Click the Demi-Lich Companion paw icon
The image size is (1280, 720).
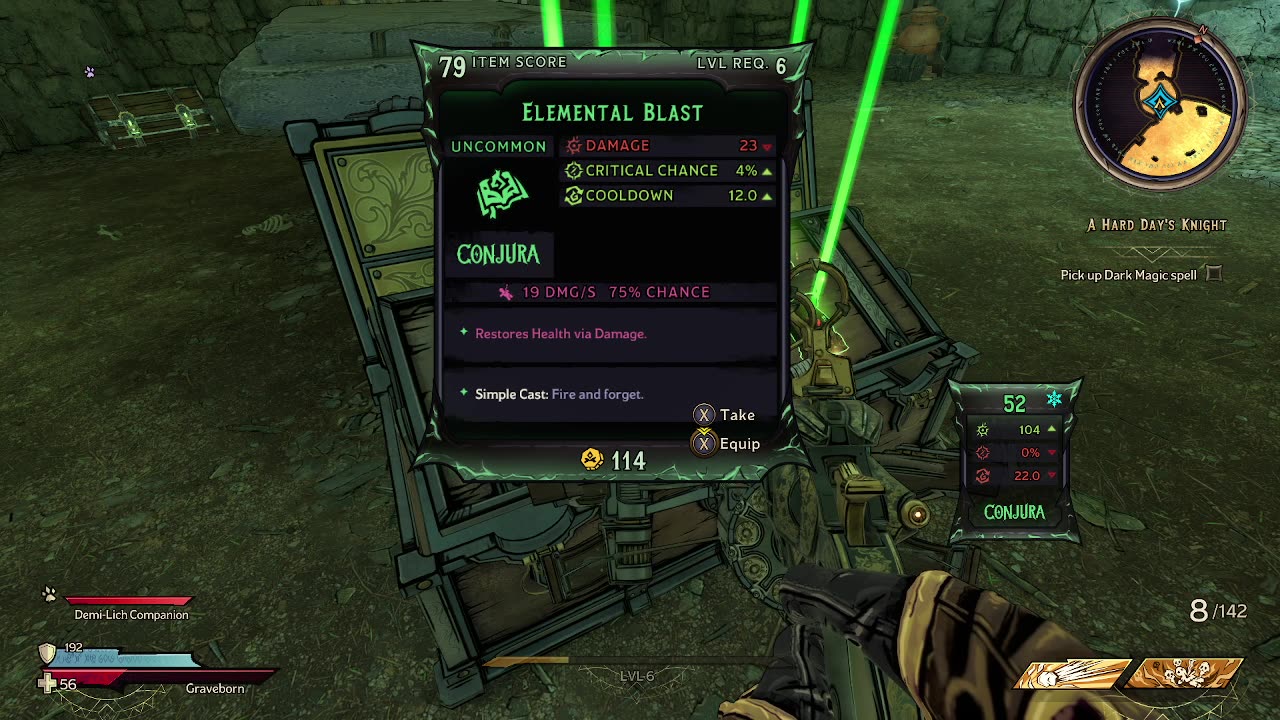[x=49, y=595]
